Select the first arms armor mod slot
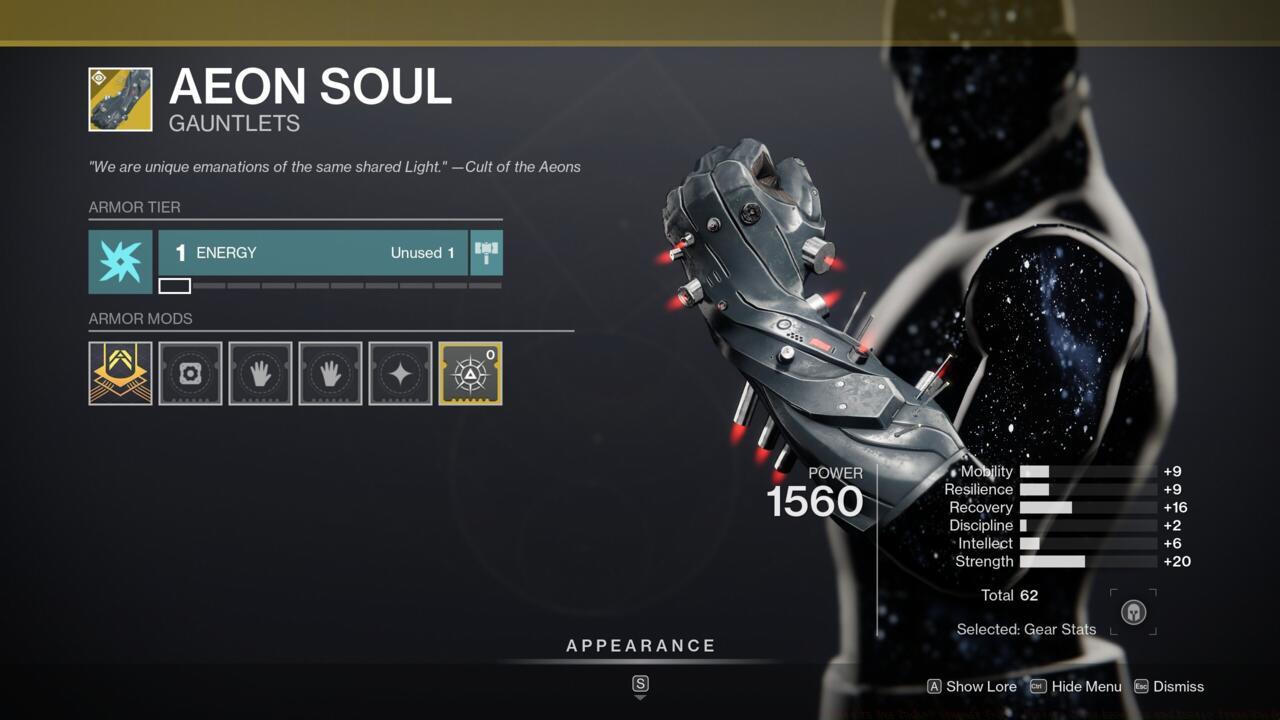Viewport: 1280px width, 720px height. tap(260, 373)
